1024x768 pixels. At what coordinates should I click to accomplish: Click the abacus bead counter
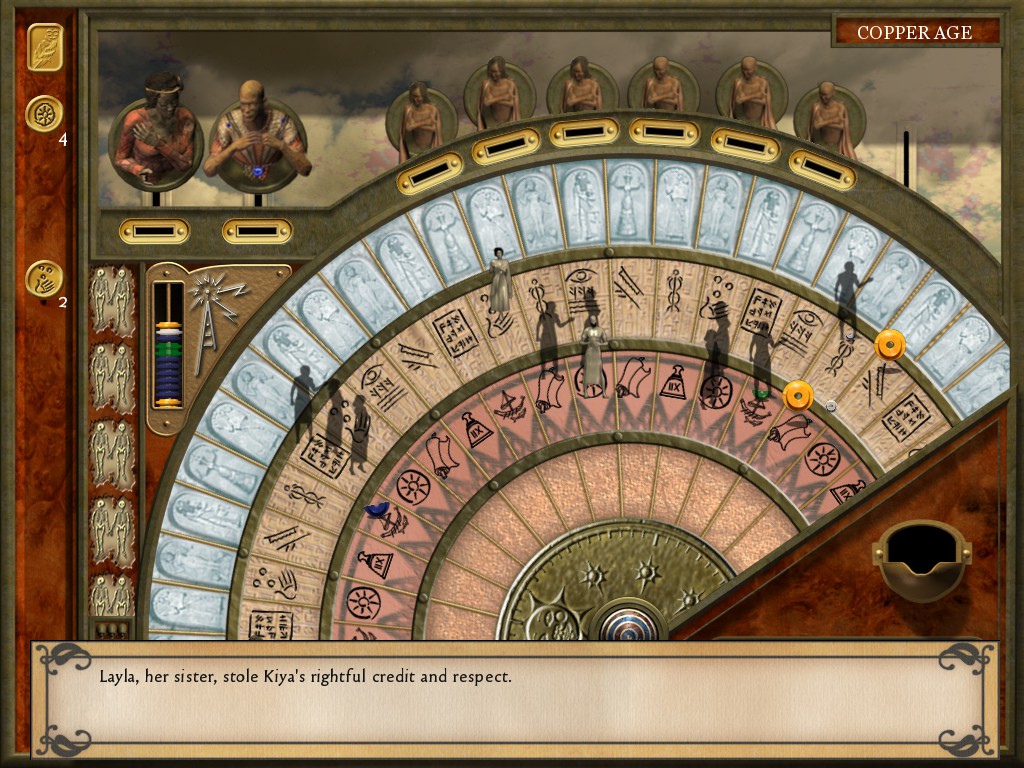point(167,345)
